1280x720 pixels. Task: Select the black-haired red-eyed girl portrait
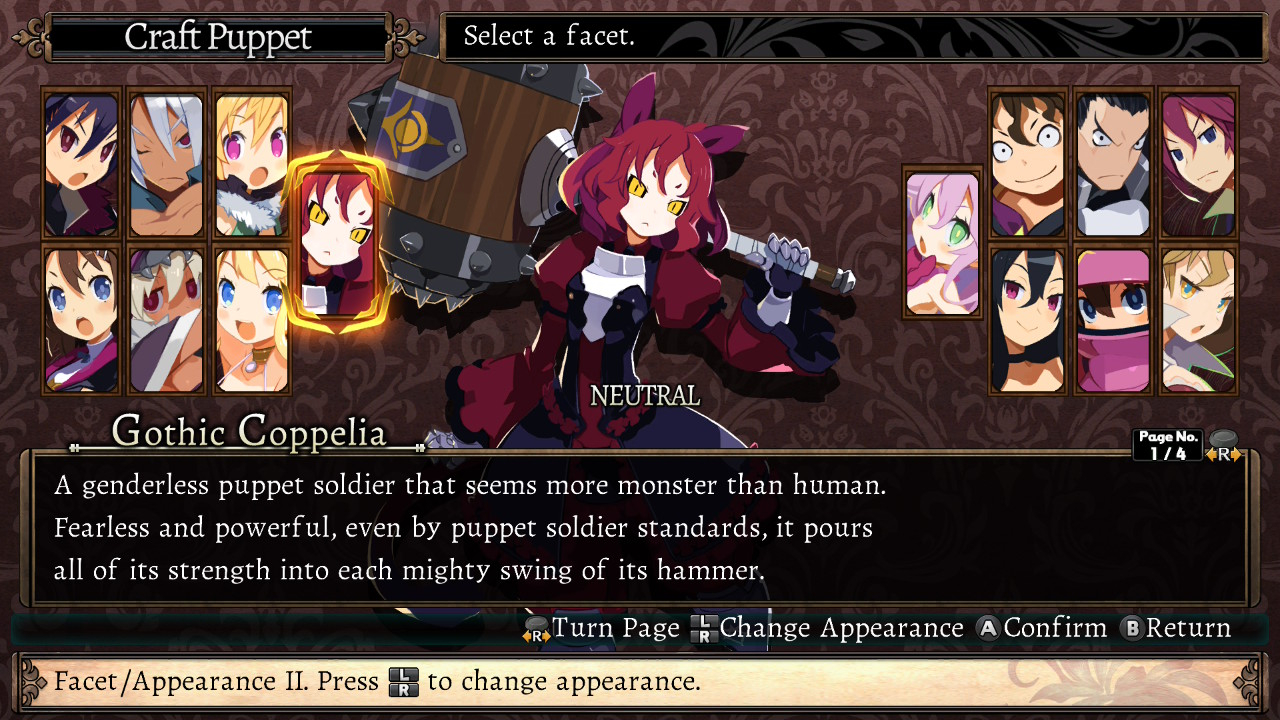(1028, 320)
